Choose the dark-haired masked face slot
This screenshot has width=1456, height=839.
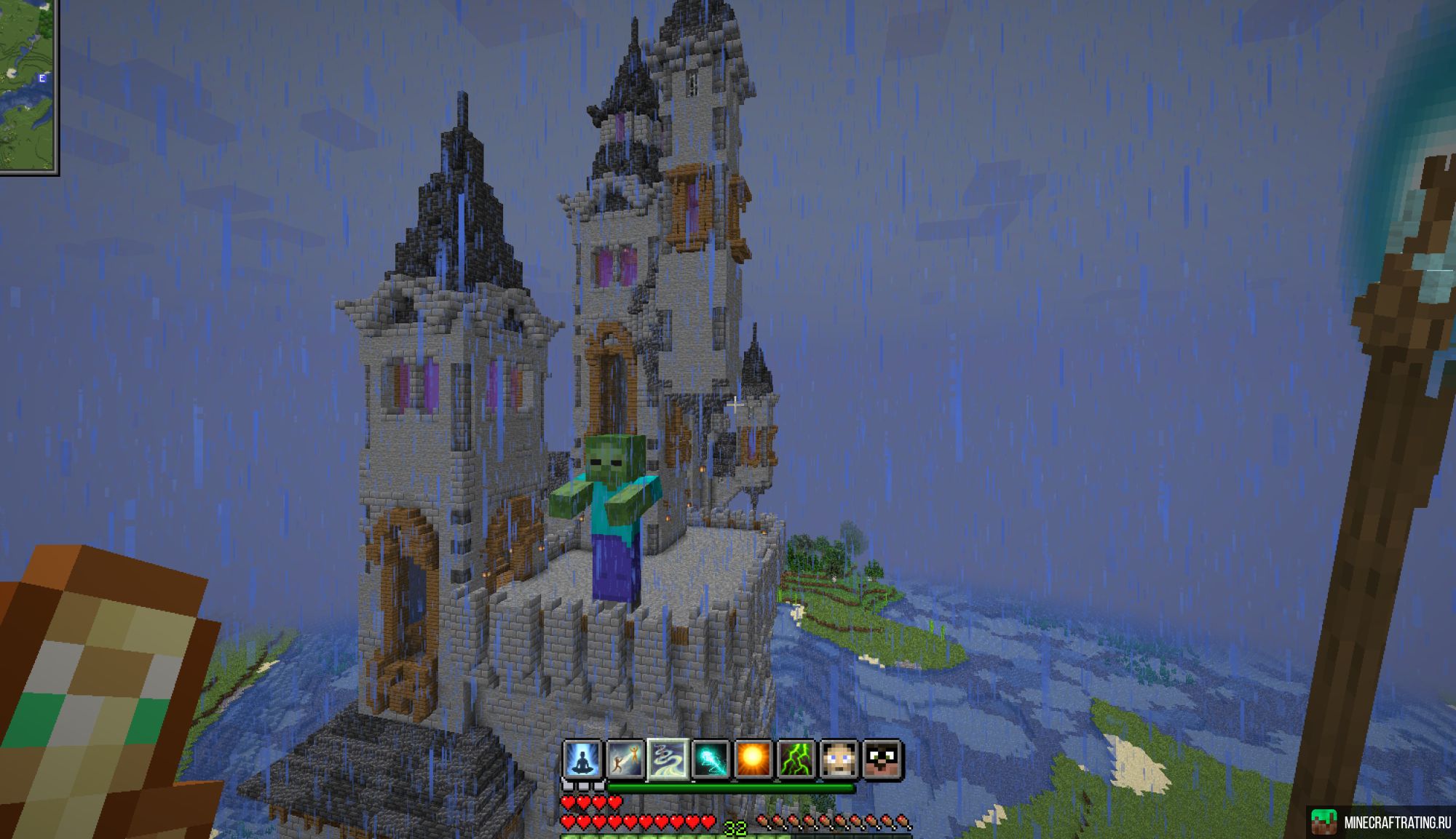(882, 760)
